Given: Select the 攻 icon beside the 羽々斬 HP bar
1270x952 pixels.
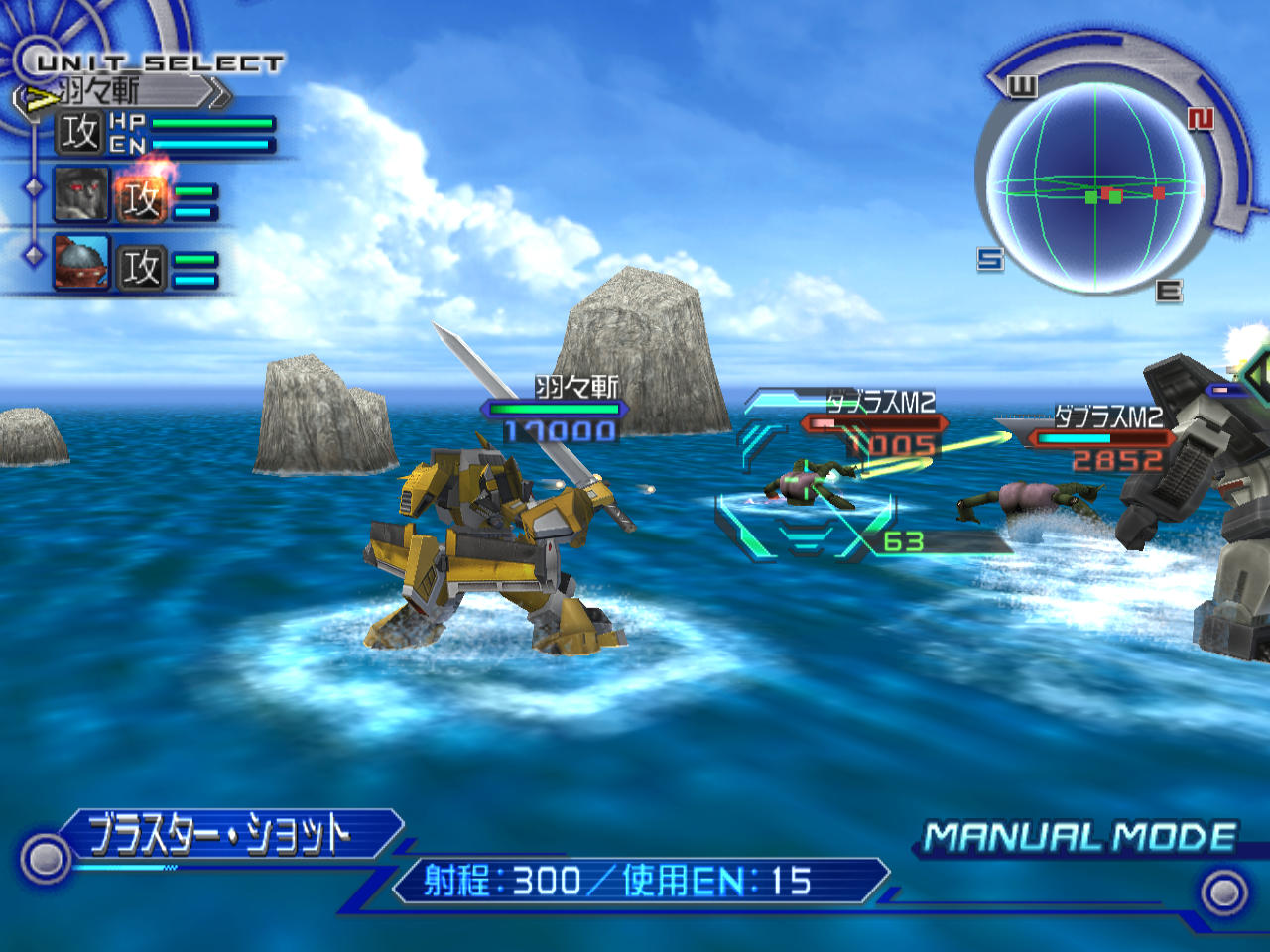Looking at the screenshot, I should (x=79, y=133).
